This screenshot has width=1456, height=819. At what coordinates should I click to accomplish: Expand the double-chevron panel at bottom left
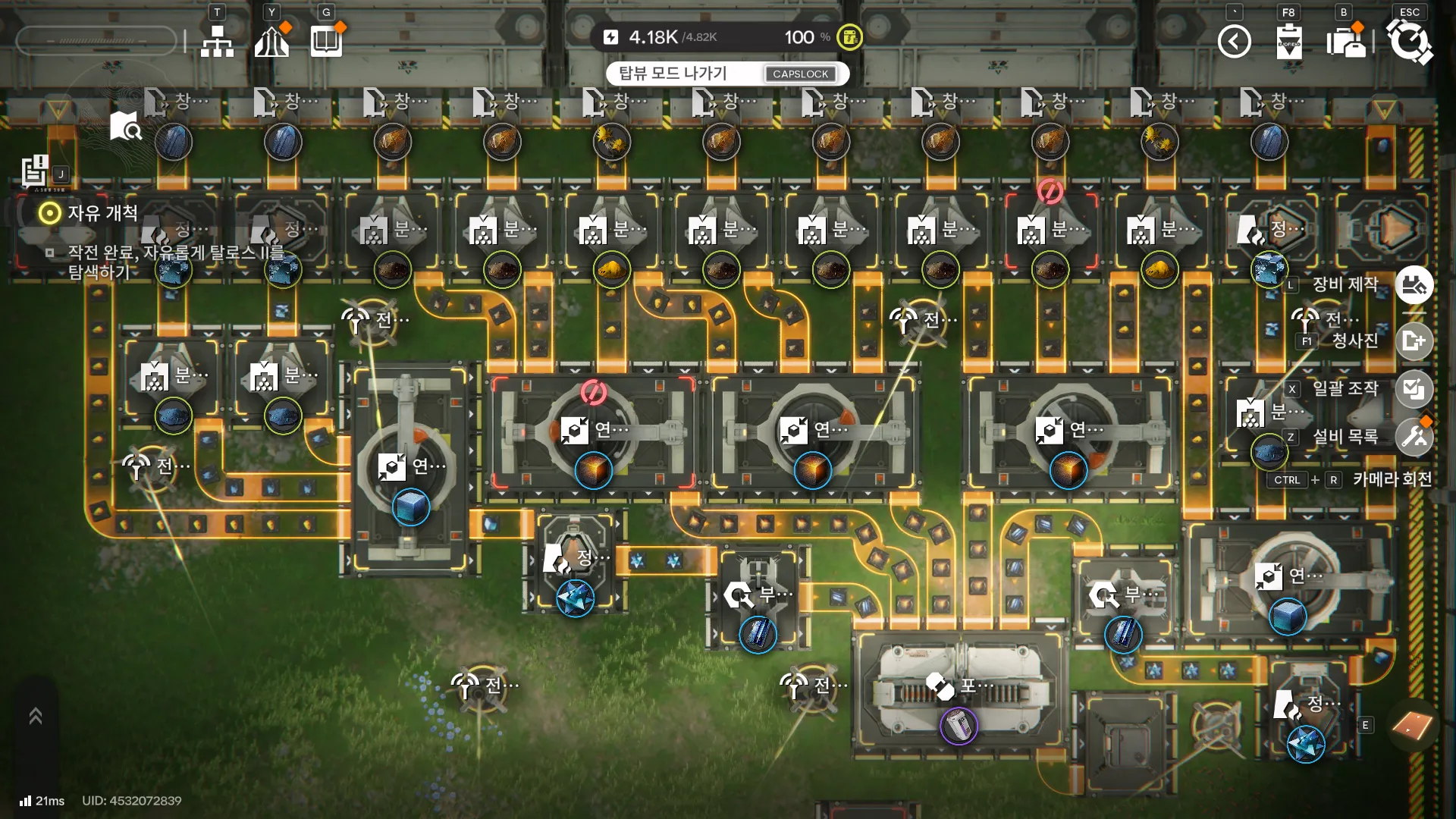pyautogui.click(x=36, y=716)
